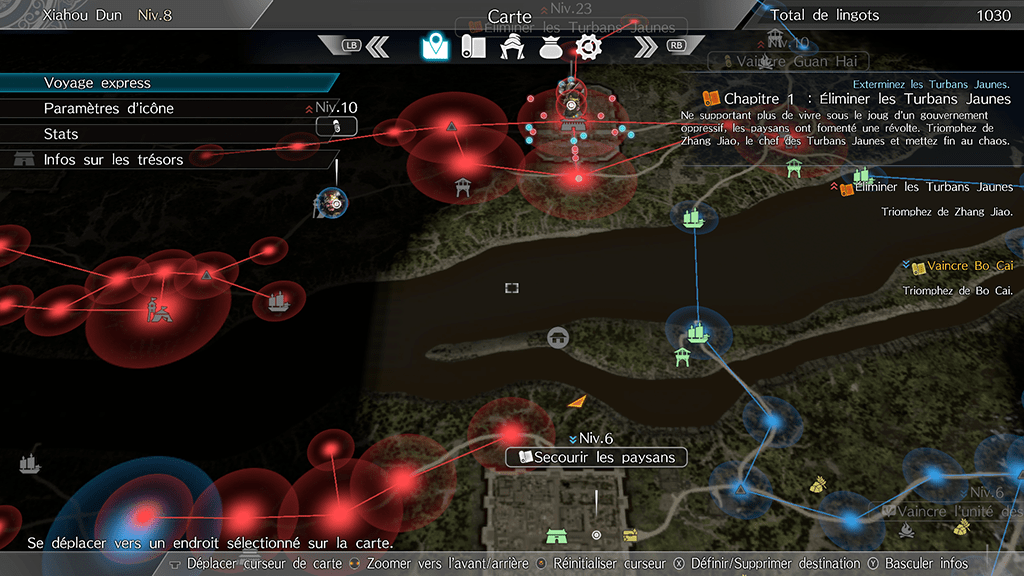Select the Secourir les paysans quest marker
The height and width of the screenshot is (576, 1024).
(x=597, y=457)
